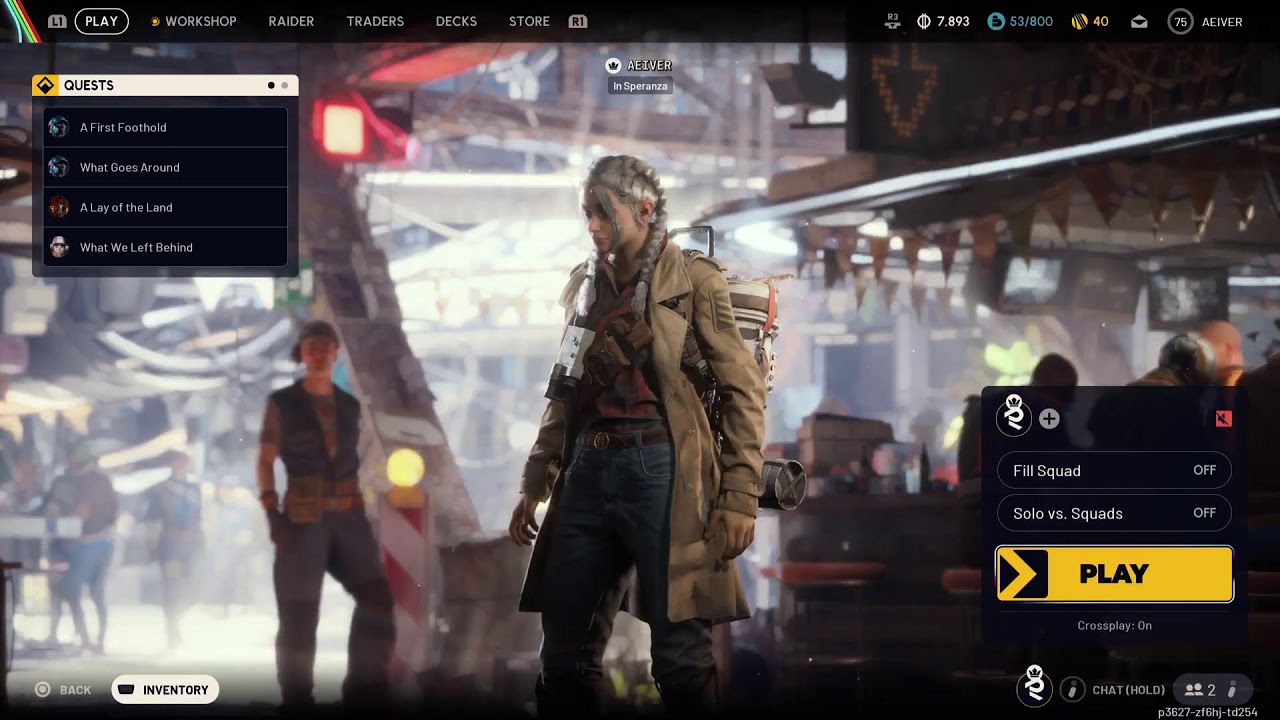
Task: Select the Play tab in top bar
Action: tap(101, 21)
